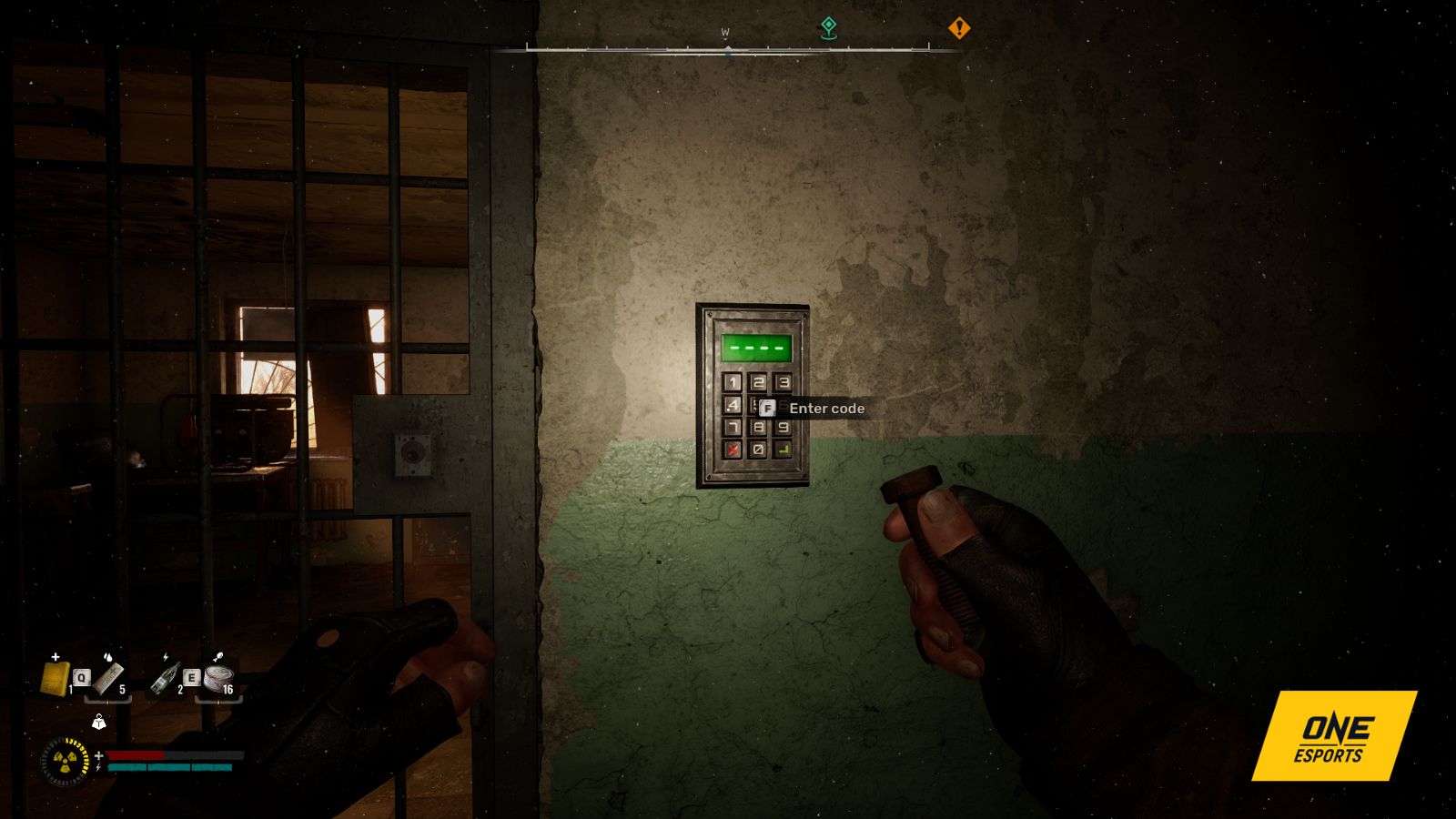This screenshot has height=819, width=1456.
Task: Select the canned food E quick-slot icon
Action: tap(218, 678)
